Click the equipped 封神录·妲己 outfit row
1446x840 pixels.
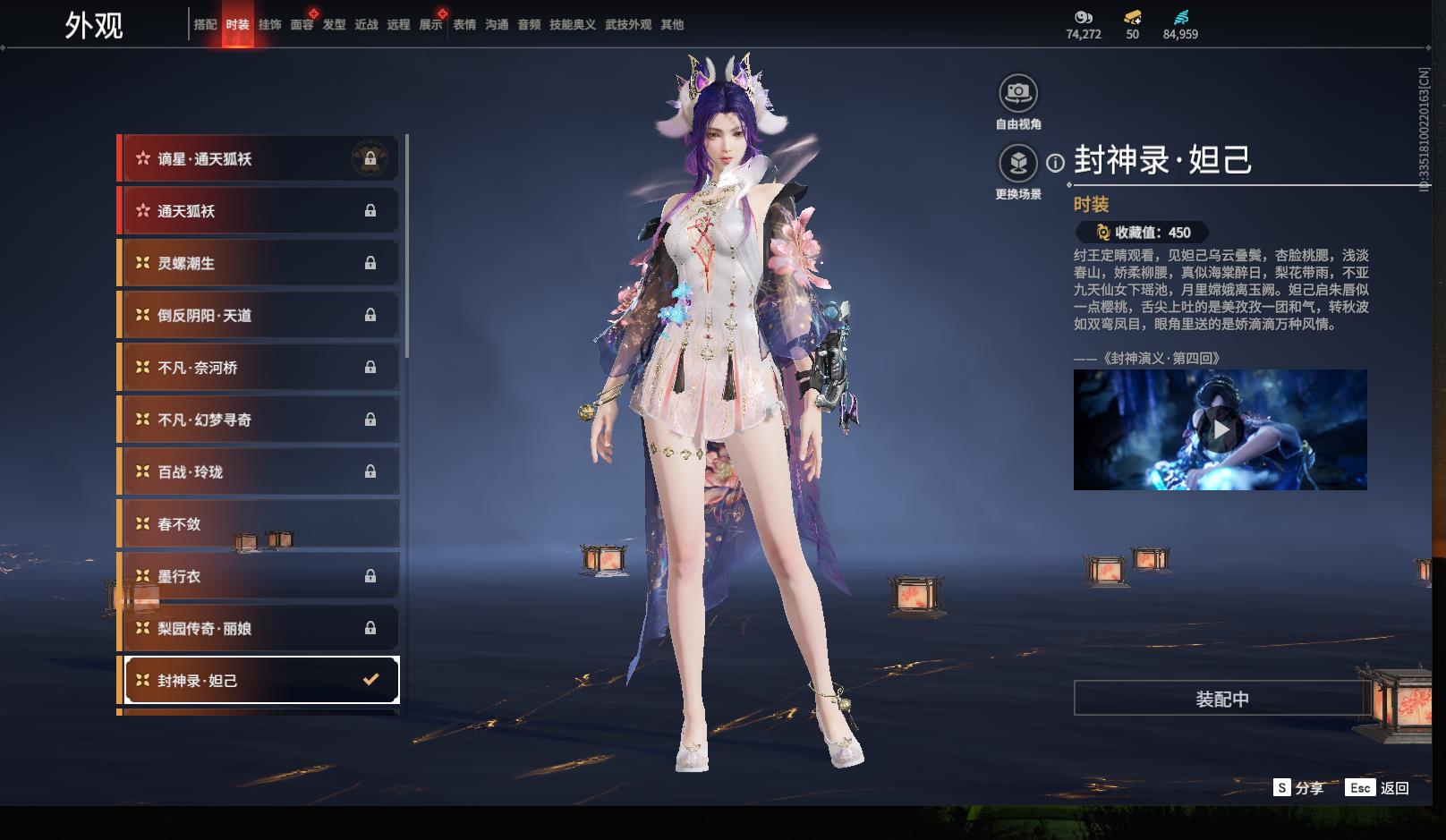click(260, 681)
